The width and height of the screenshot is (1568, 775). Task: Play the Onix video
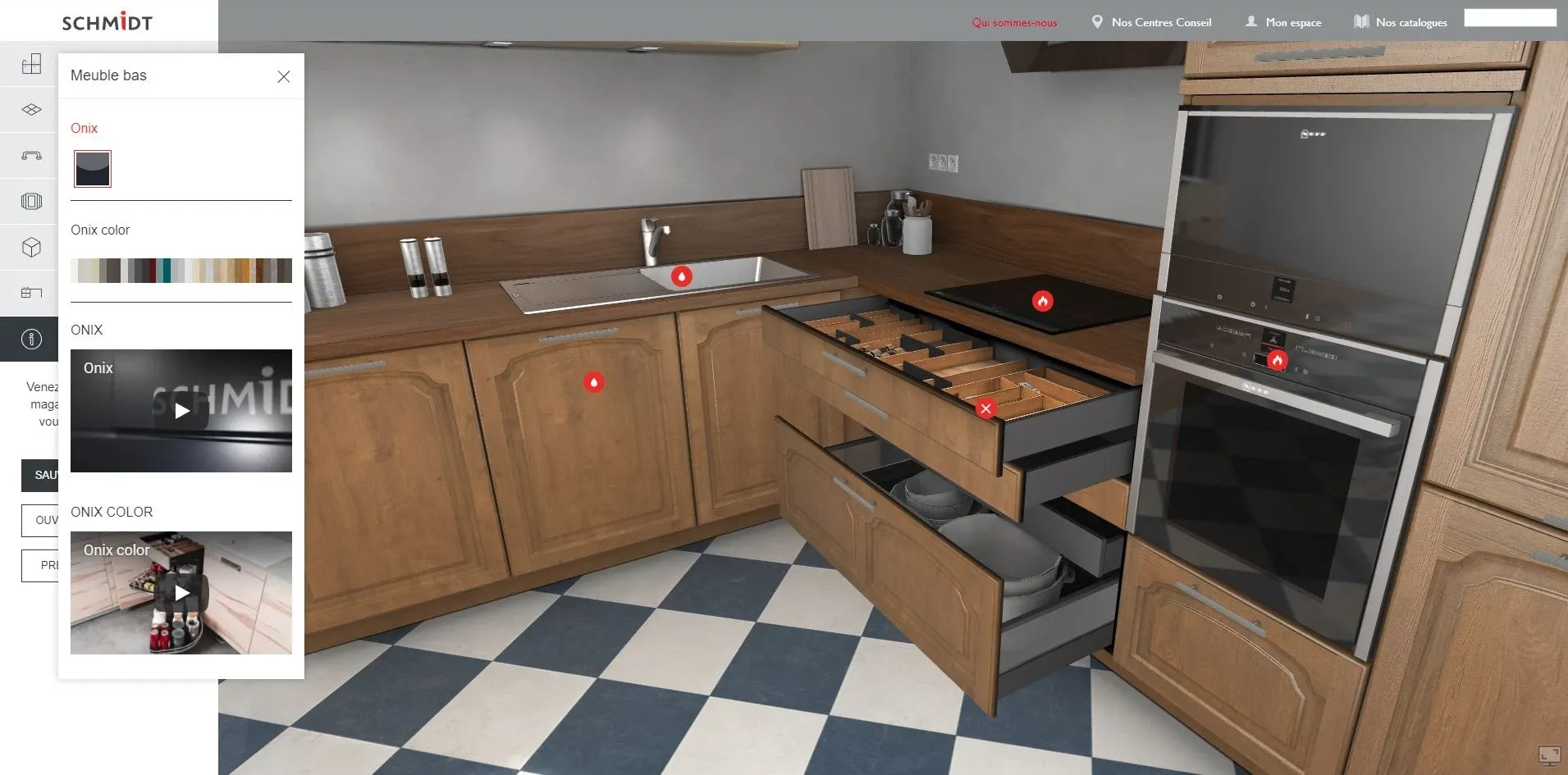181,411
